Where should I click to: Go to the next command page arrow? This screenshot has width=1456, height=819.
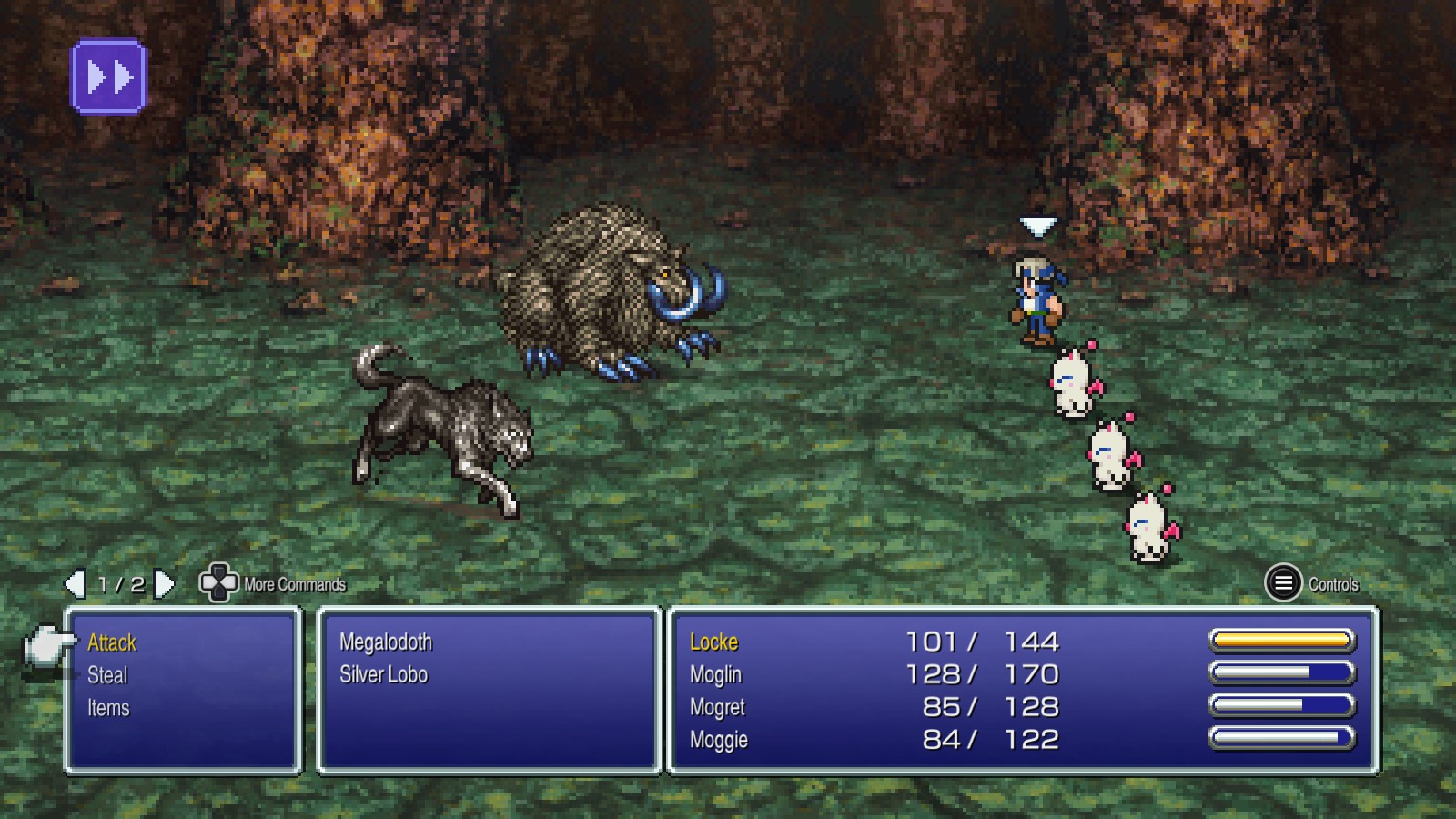point(164,584)
